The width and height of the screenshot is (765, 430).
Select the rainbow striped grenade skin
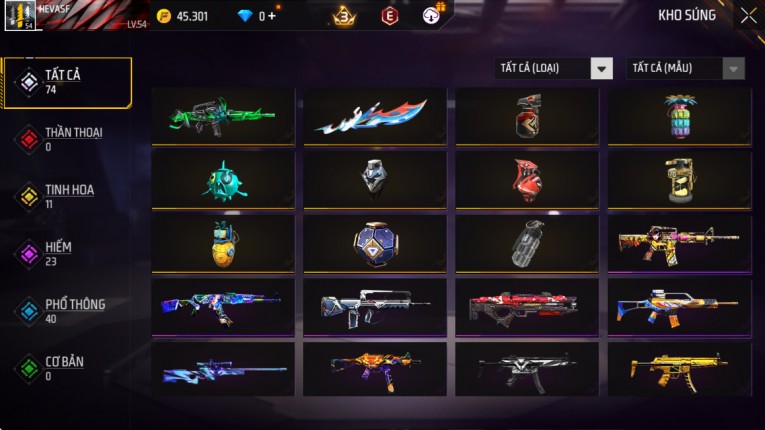tap(679, 116)
